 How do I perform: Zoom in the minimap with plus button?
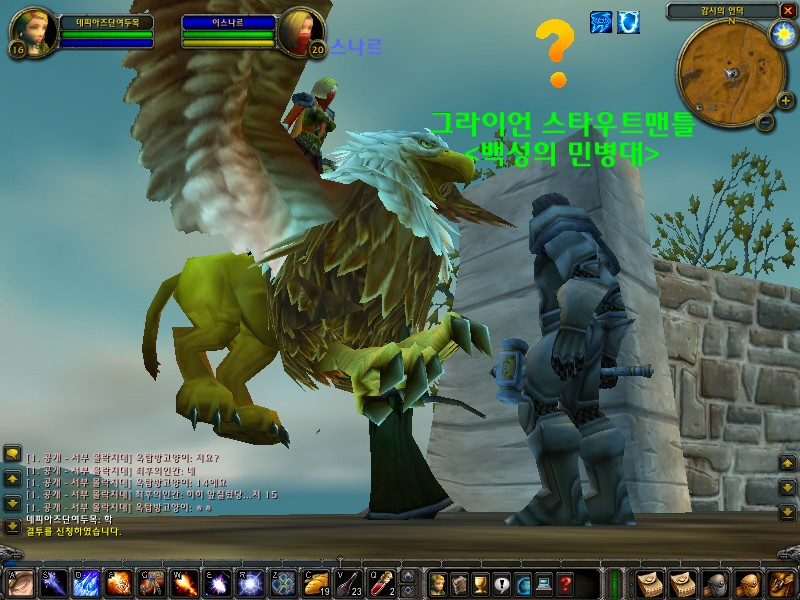point(785,100)
